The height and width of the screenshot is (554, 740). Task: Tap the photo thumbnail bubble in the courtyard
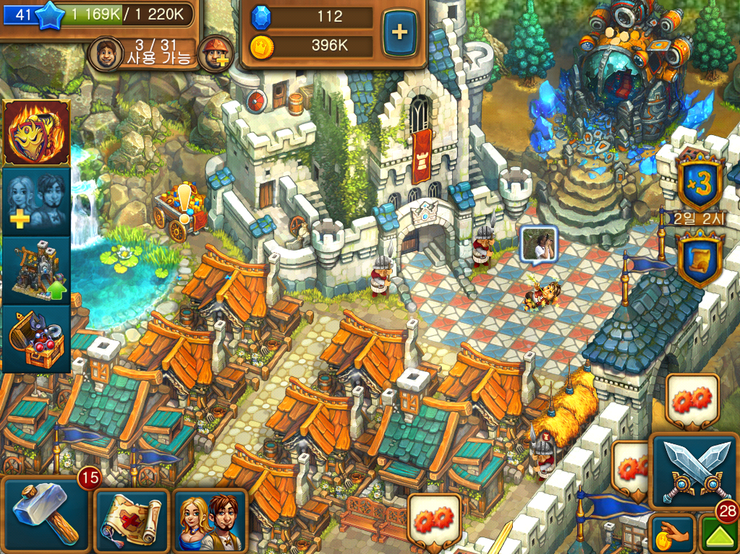[537, 244]
